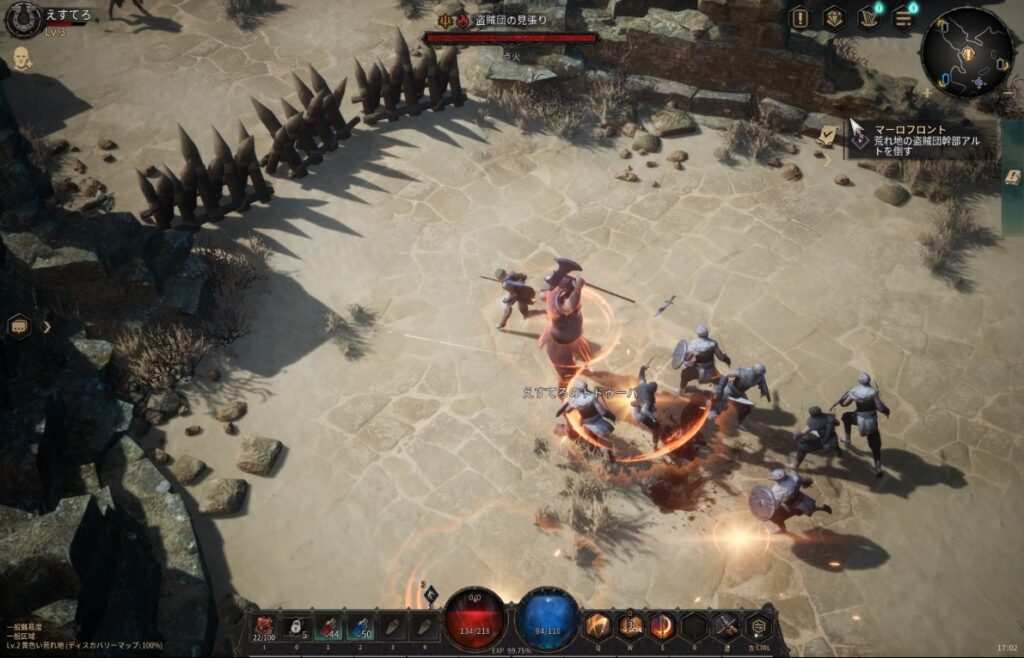Open the book icon on the teal side tab
Viewport: 1024px width, 658px height.
[1013, 177]
